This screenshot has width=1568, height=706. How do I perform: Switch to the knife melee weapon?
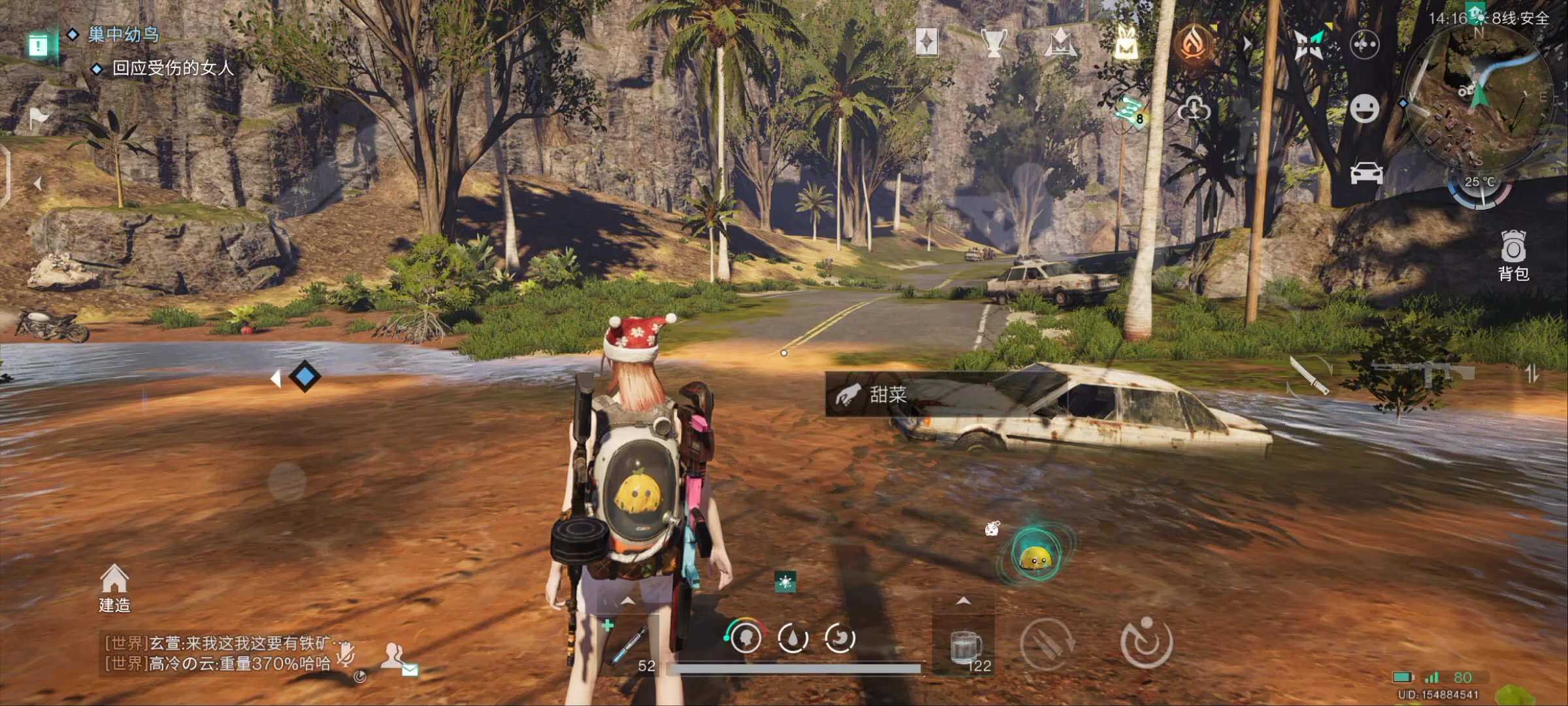pos(1309,376)
